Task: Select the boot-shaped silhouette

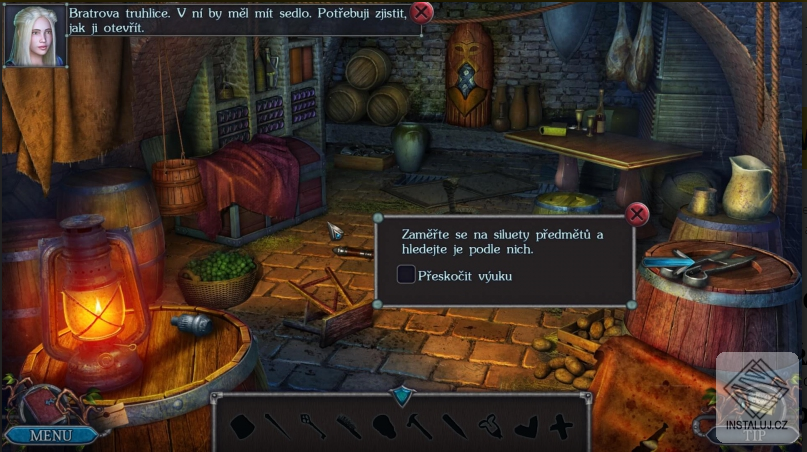Action: pyautogui.click(x=528, y=427)
